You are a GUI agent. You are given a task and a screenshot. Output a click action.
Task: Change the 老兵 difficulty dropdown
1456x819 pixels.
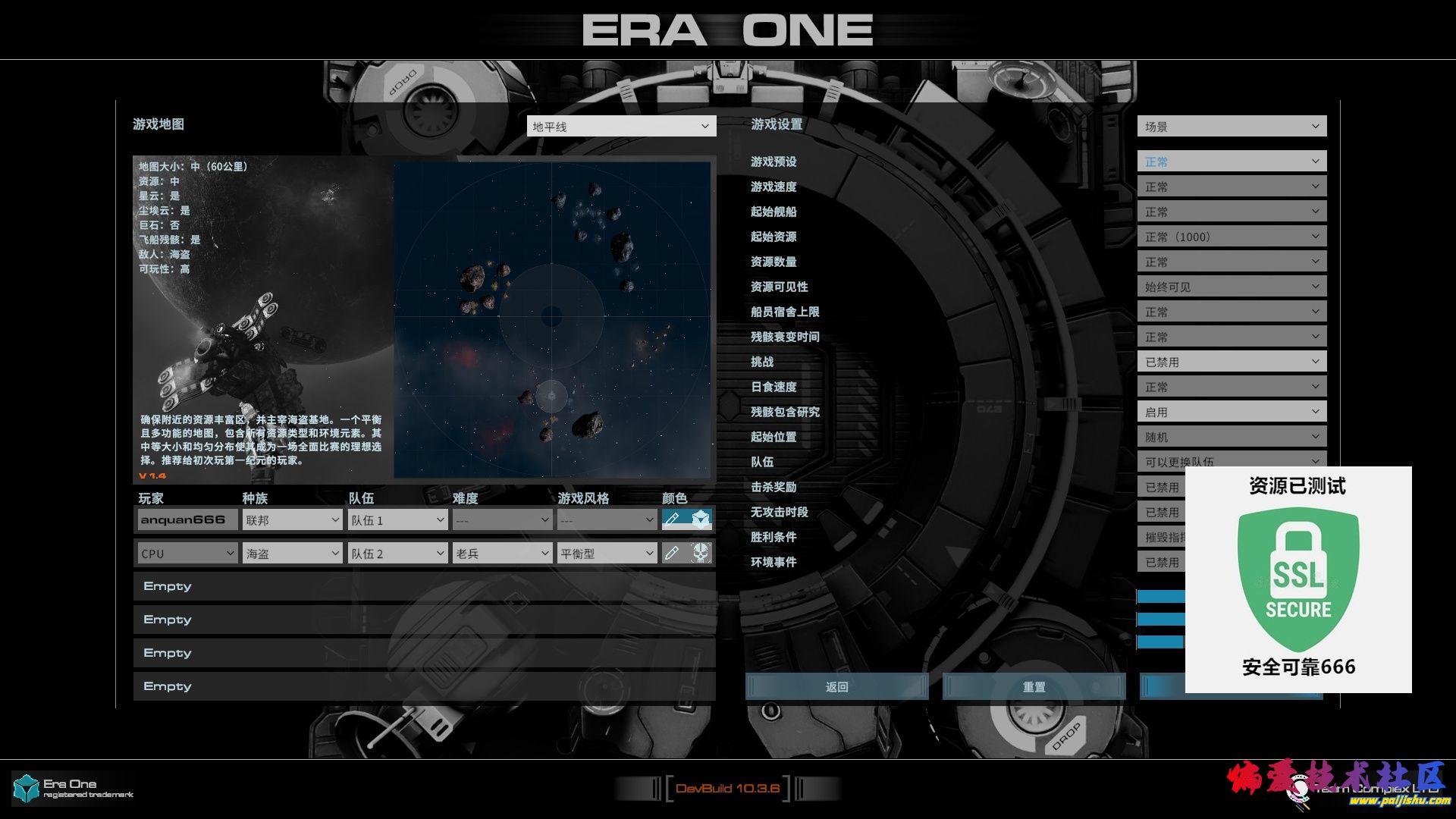point(502,554)
